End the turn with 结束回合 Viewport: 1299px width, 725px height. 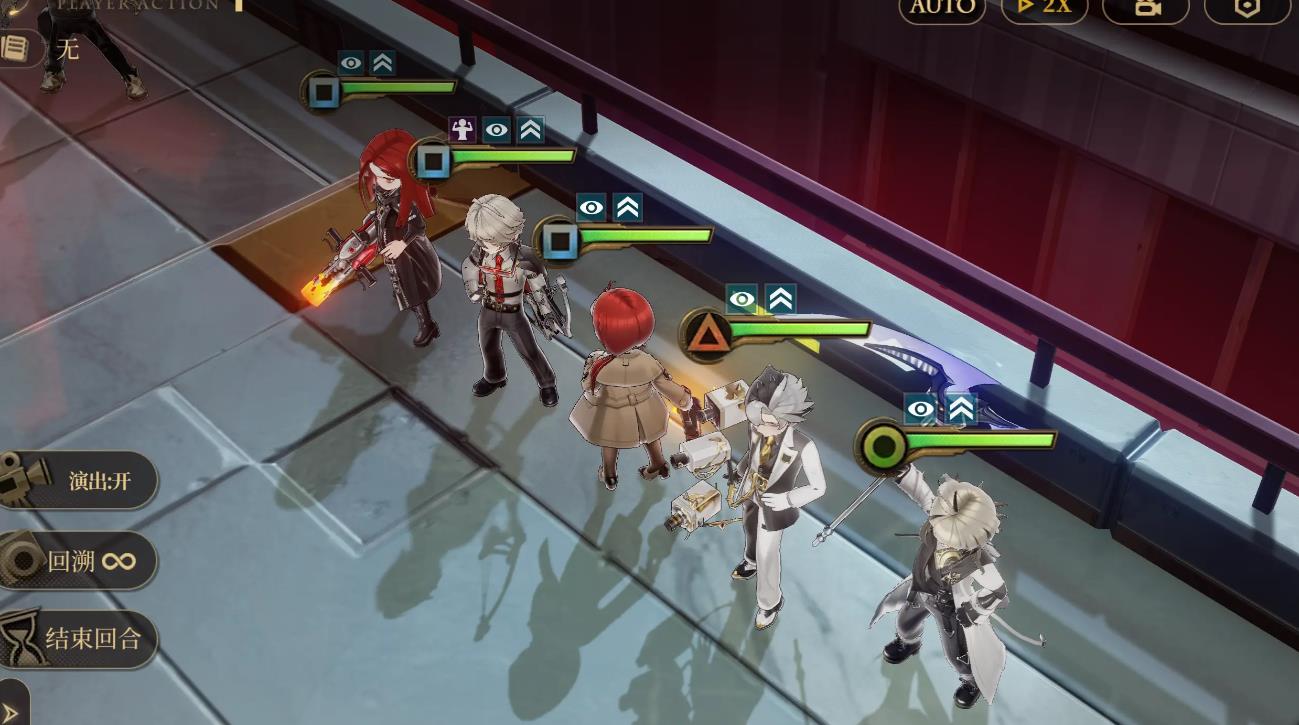(x=80, y=639)
